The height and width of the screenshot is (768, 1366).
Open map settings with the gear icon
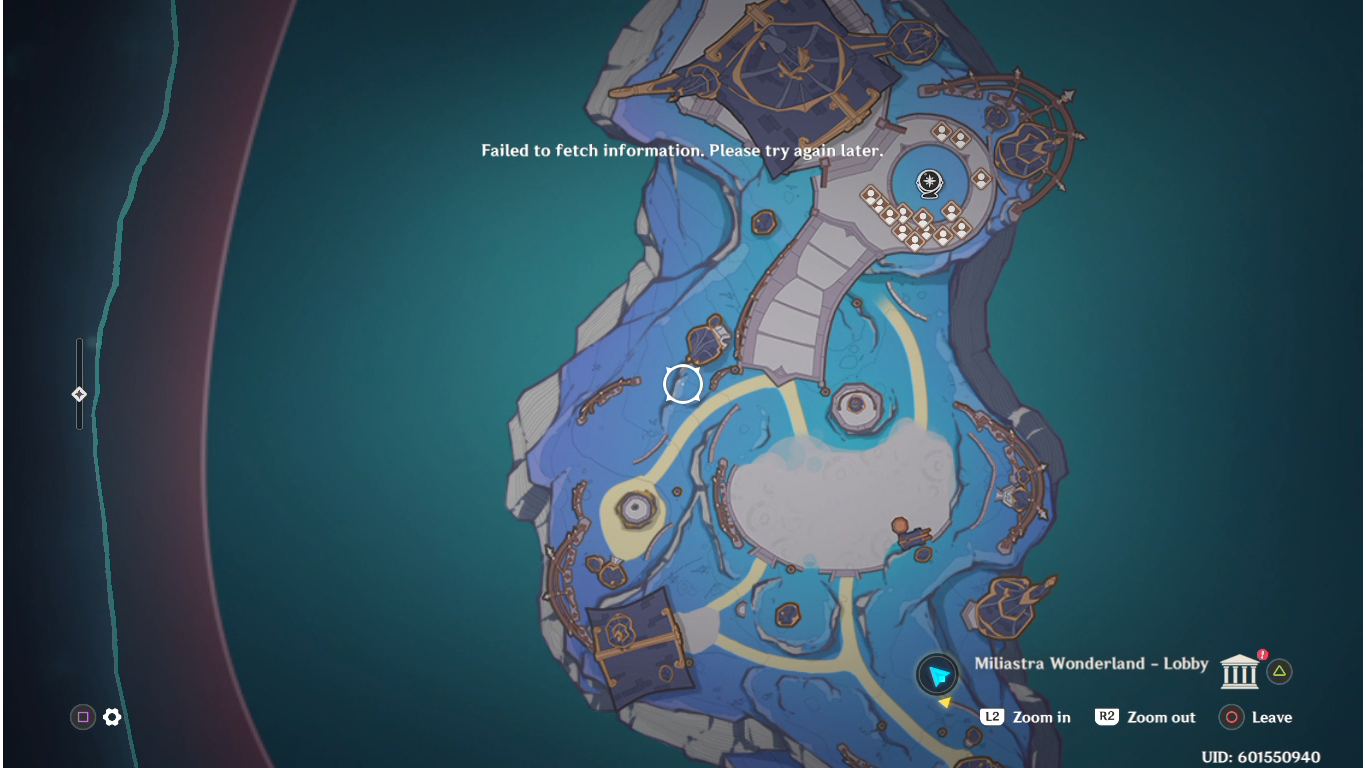coord(112,717)
